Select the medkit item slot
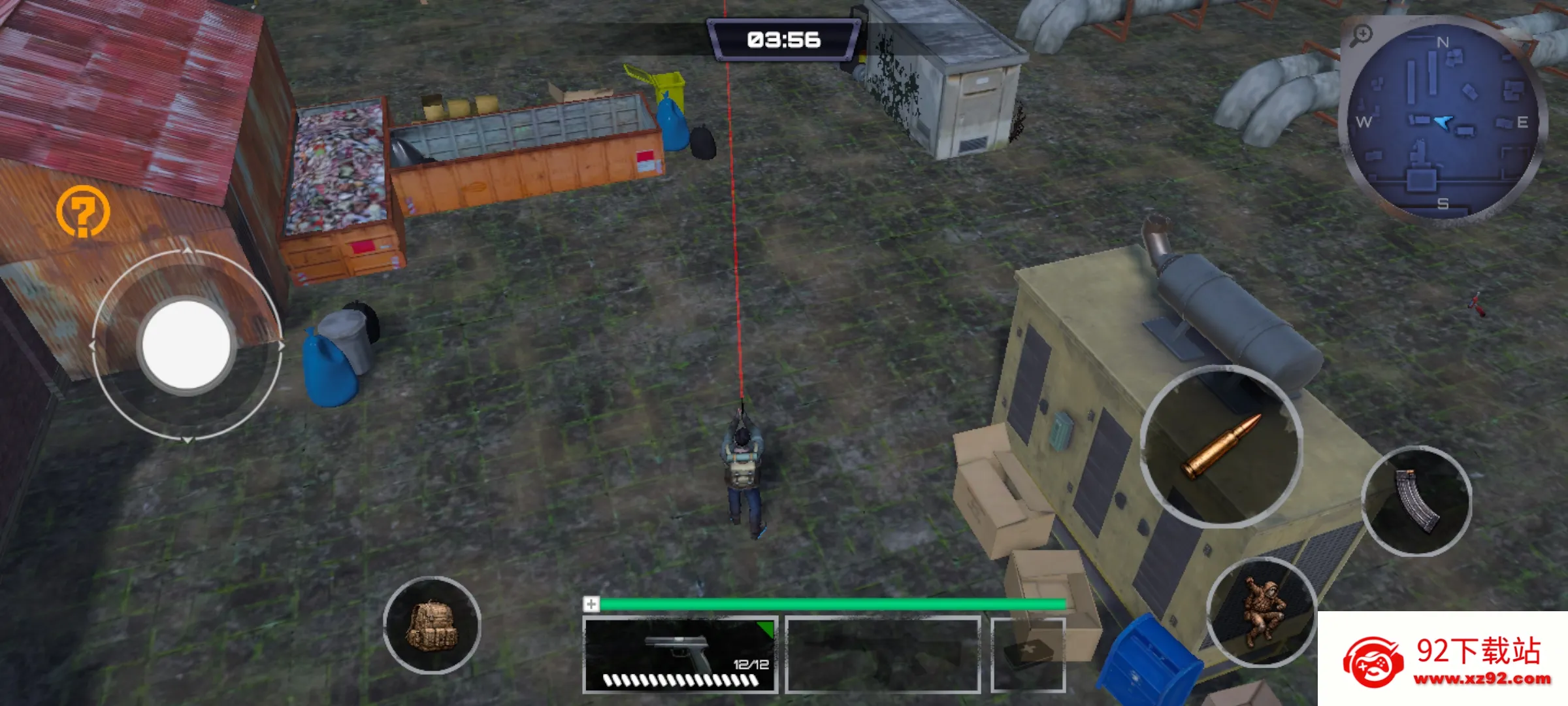This screenshot has height=706, width=1568. click(1028, 655)
